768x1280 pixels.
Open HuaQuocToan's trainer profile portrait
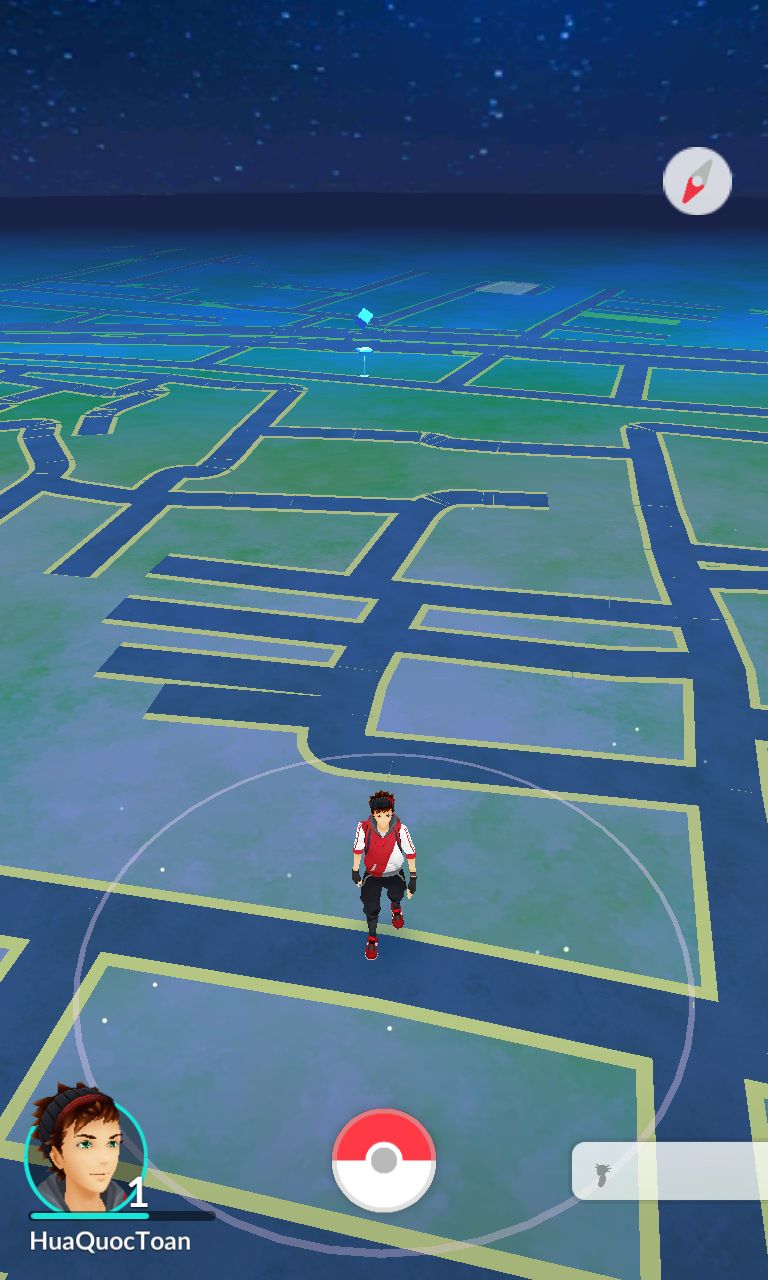tap(84, 1152)
